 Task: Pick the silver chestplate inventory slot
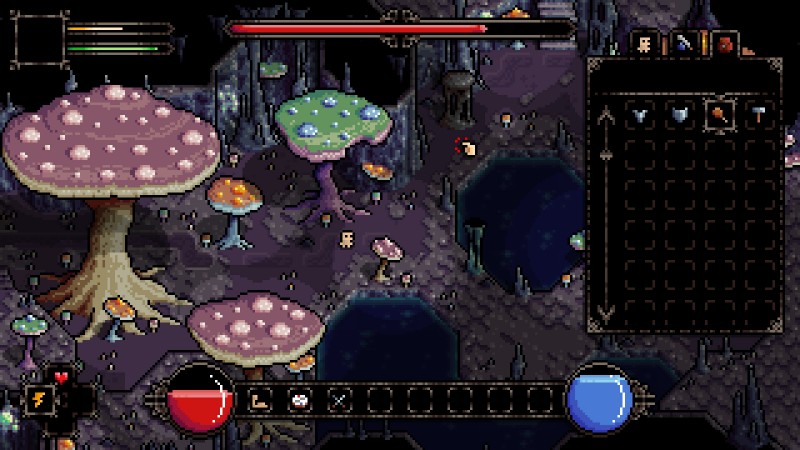[678, 114]
